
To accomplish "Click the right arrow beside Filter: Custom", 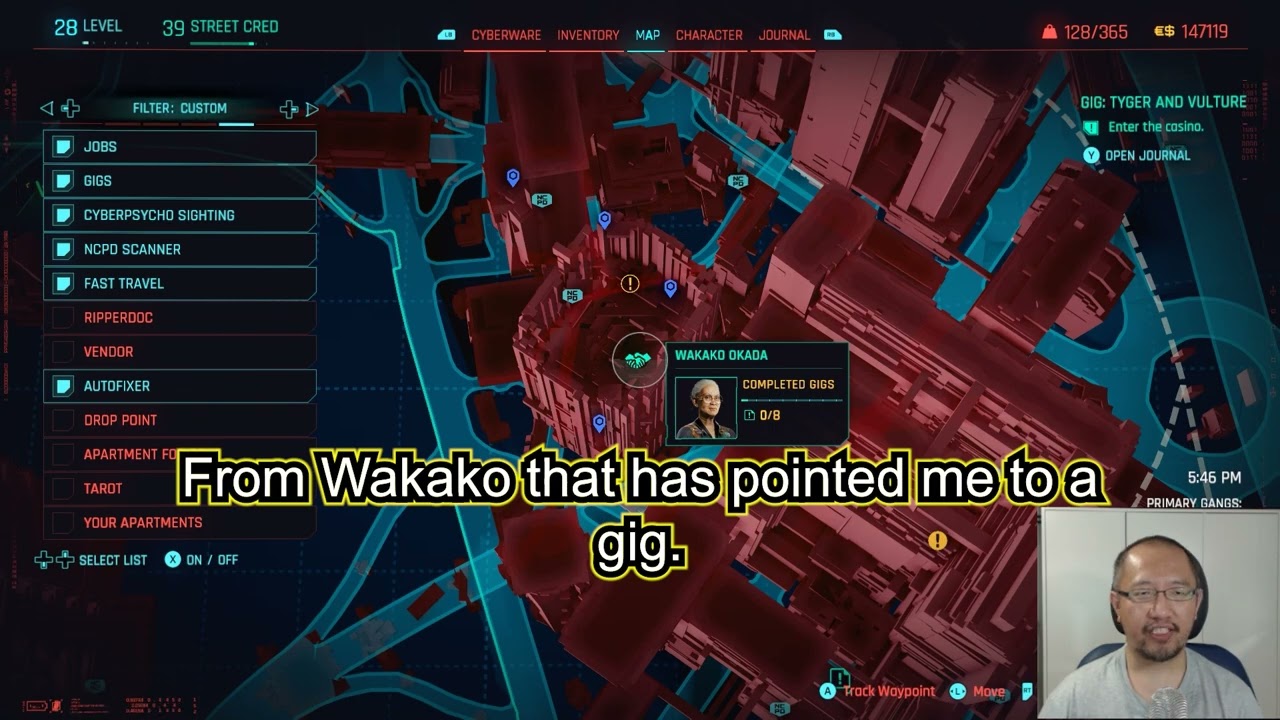I will click(x=312, y=108).
